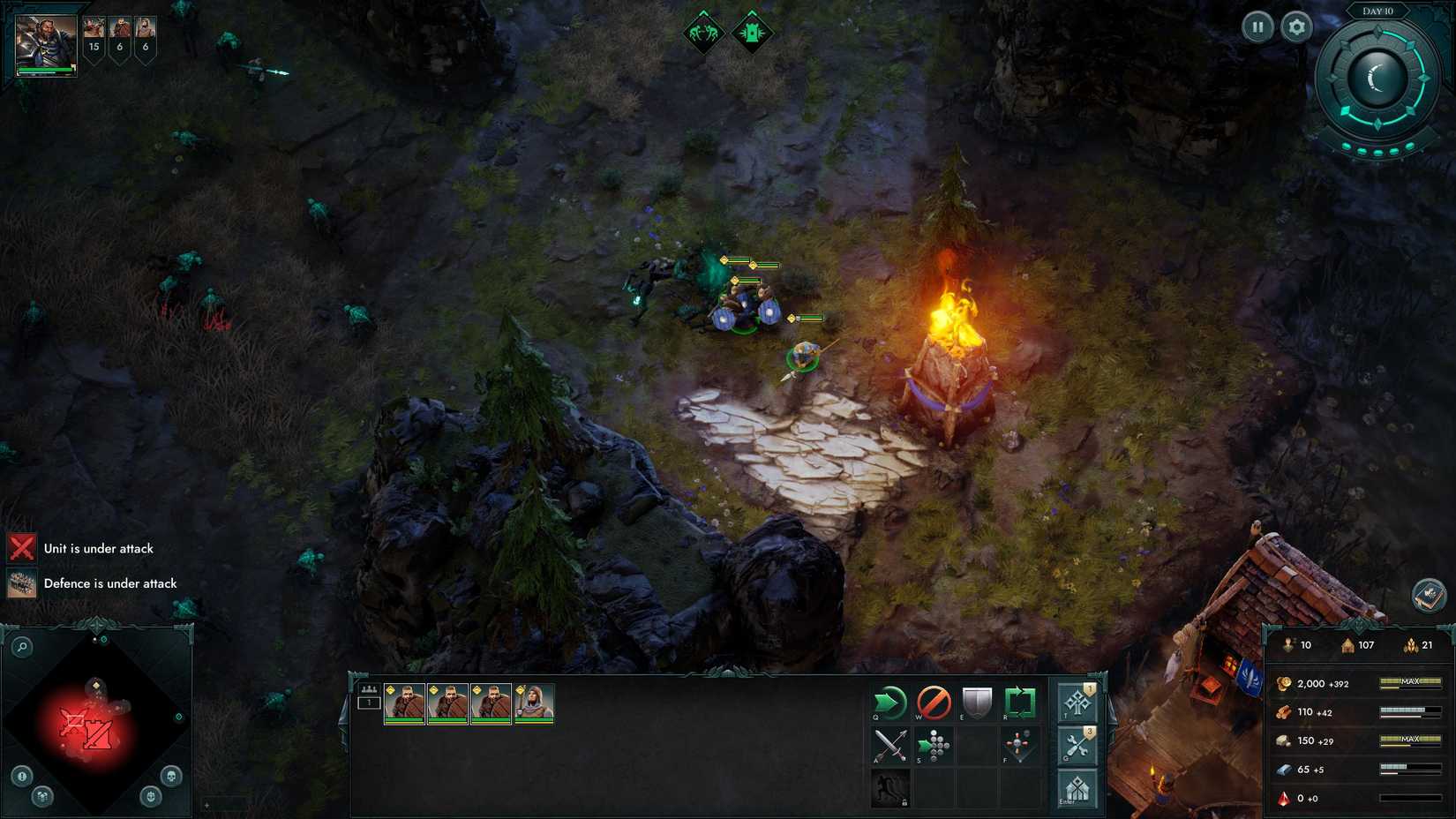Issue the Stop command

pyautogui.click(x=934, y=703)
